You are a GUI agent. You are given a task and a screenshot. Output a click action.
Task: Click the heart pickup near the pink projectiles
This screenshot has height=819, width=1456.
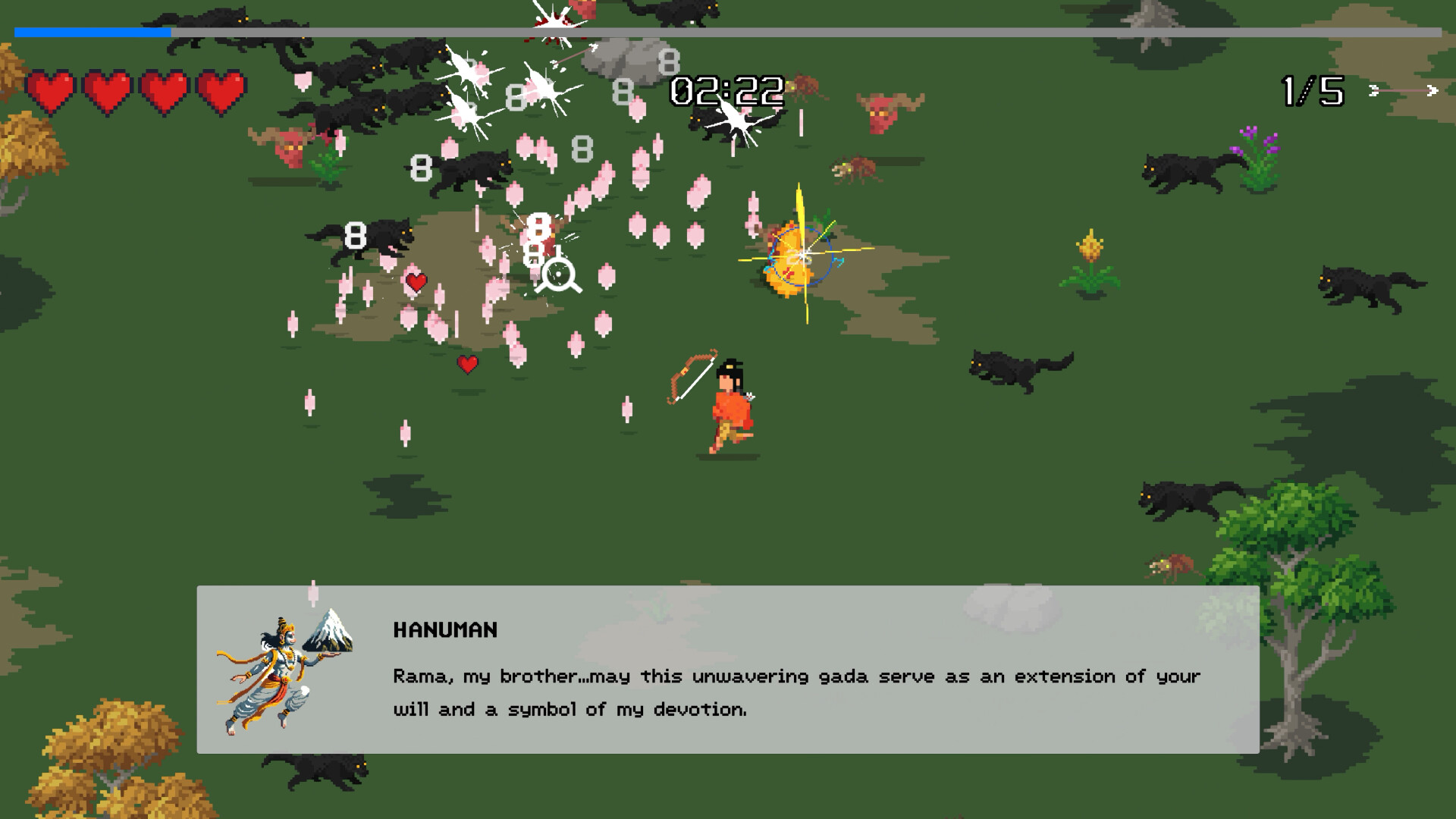click(416, 282)
